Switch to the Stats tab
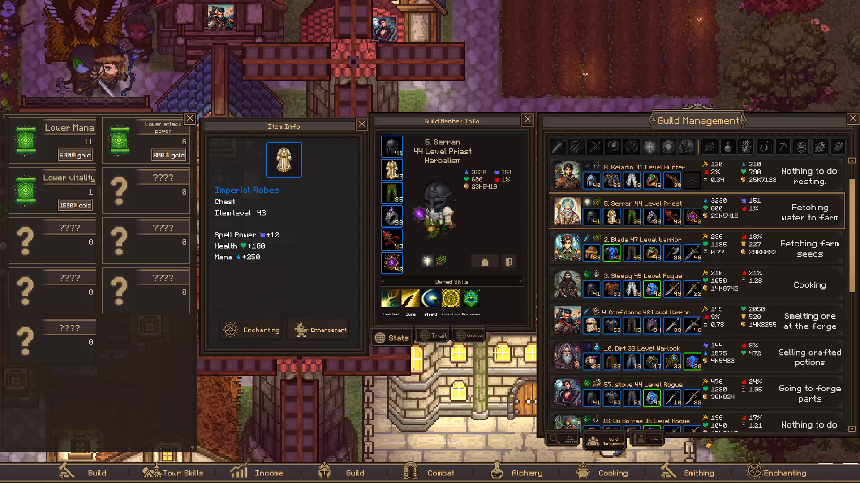Image resolution: width=860 pixels, height=483 pixels. click(x=391, y=338)
